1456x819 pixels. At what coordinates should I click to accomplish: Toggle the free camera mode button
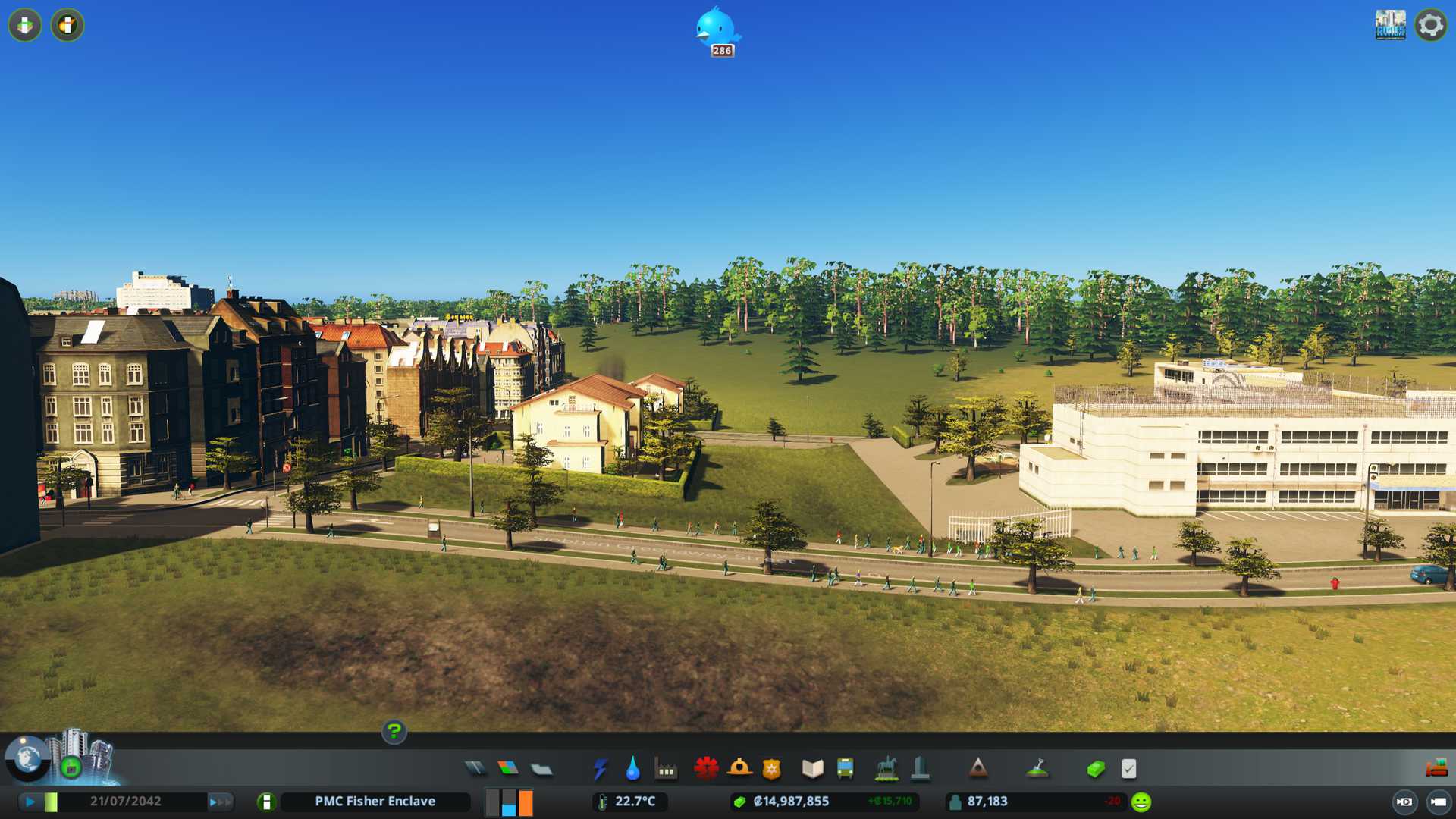(x=1404, y=802)
